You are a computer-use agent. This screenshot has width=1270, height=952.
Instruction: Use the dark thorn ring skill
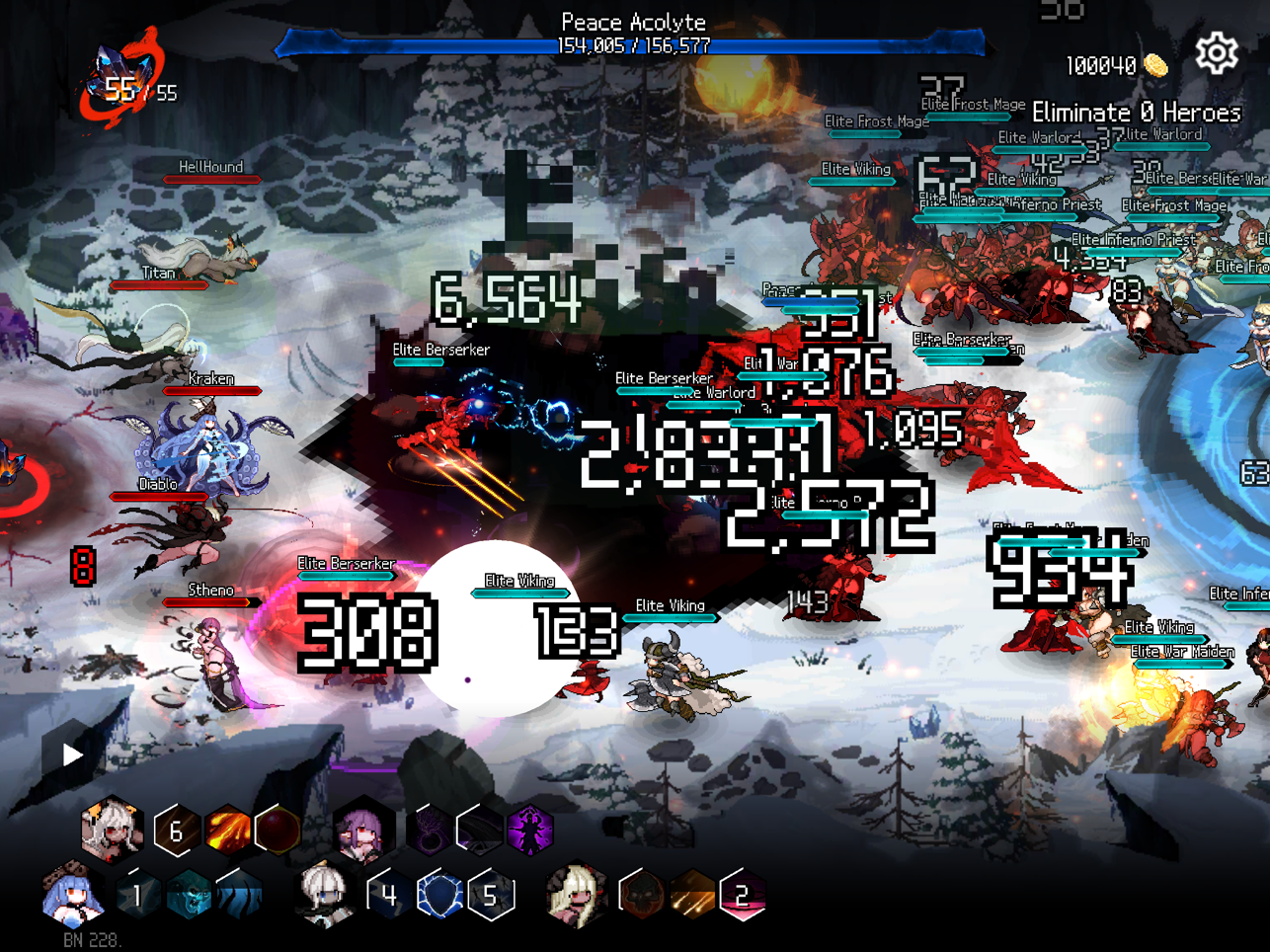click(430, 832)
